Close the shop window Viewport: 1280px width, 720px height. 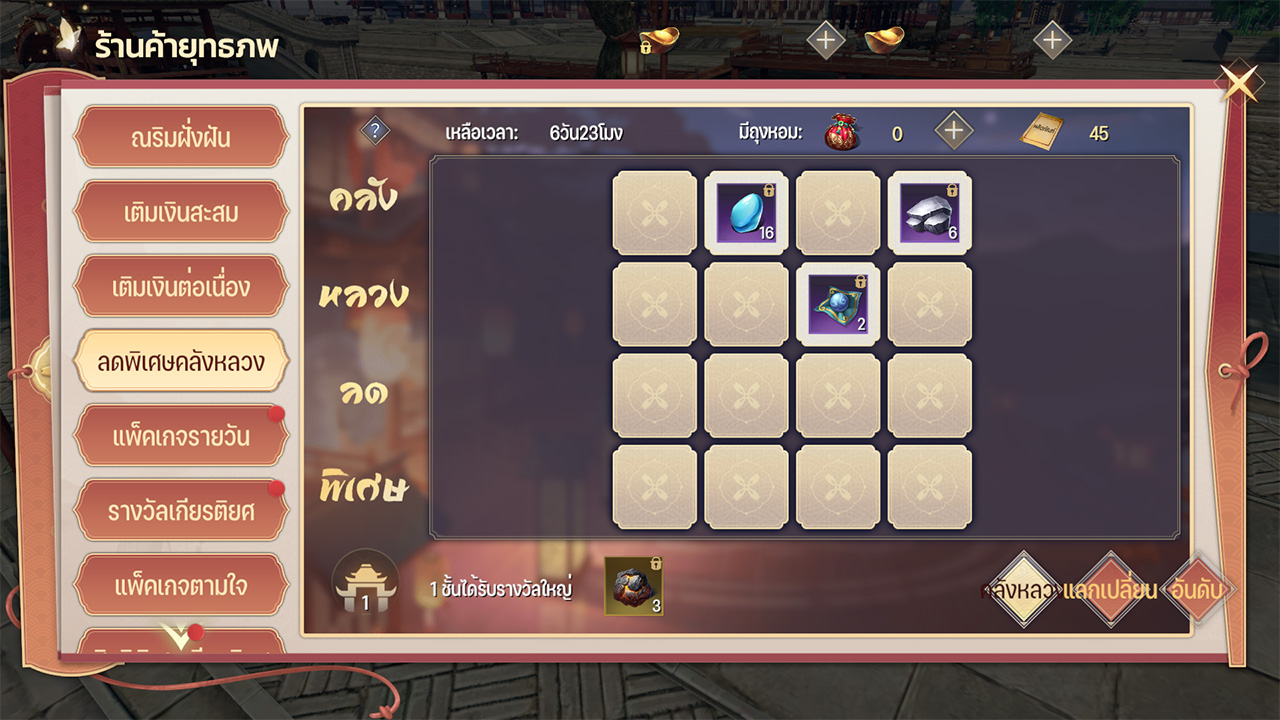(1239, 84)
